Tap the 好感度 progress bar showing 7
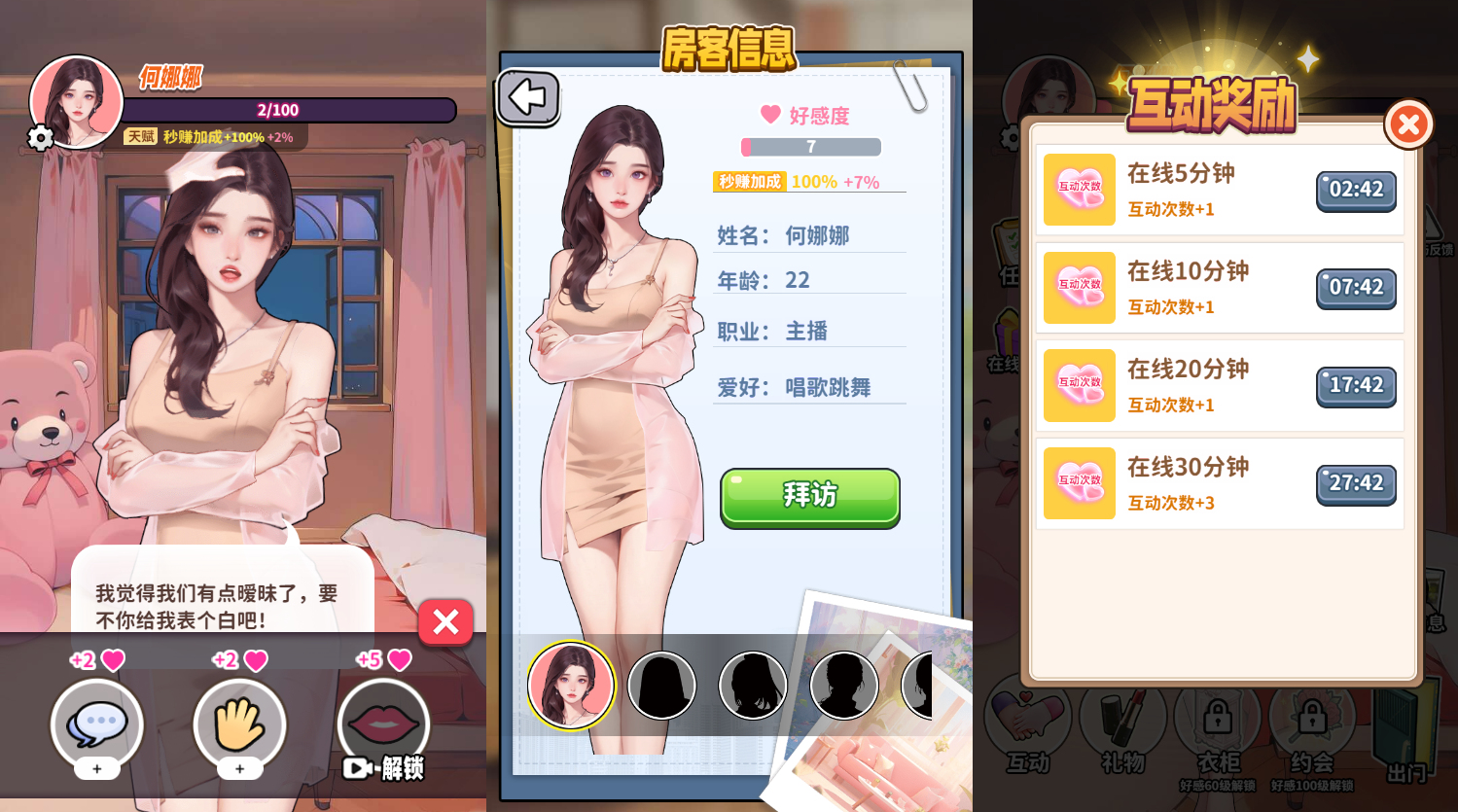 click(x=810, y=146)
